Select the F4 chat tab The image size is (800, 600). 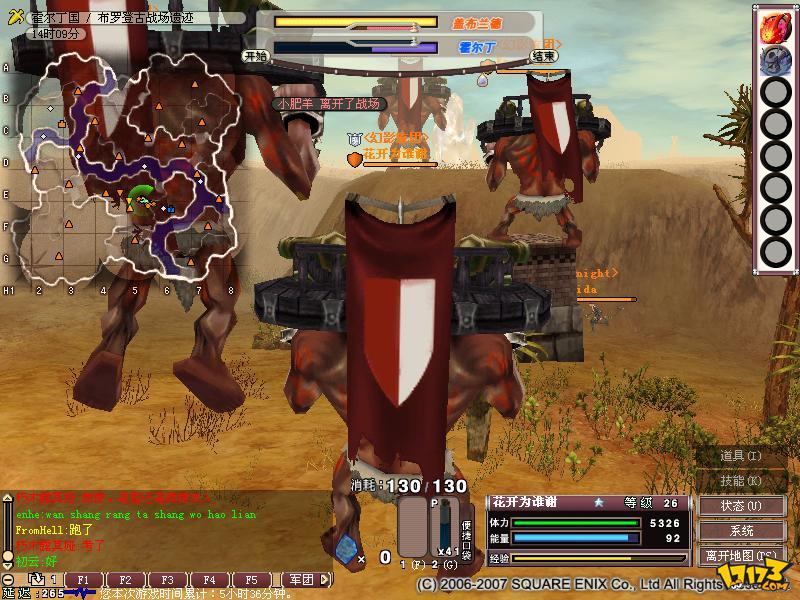(210, 580)
